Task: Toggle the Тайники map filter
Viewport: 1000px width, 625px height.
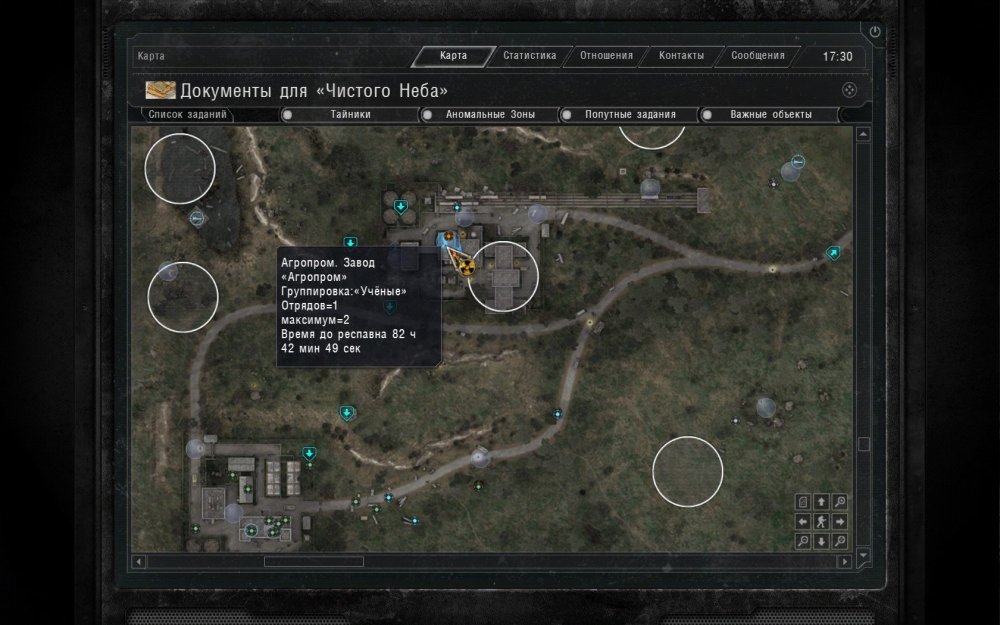Action: 349,115
